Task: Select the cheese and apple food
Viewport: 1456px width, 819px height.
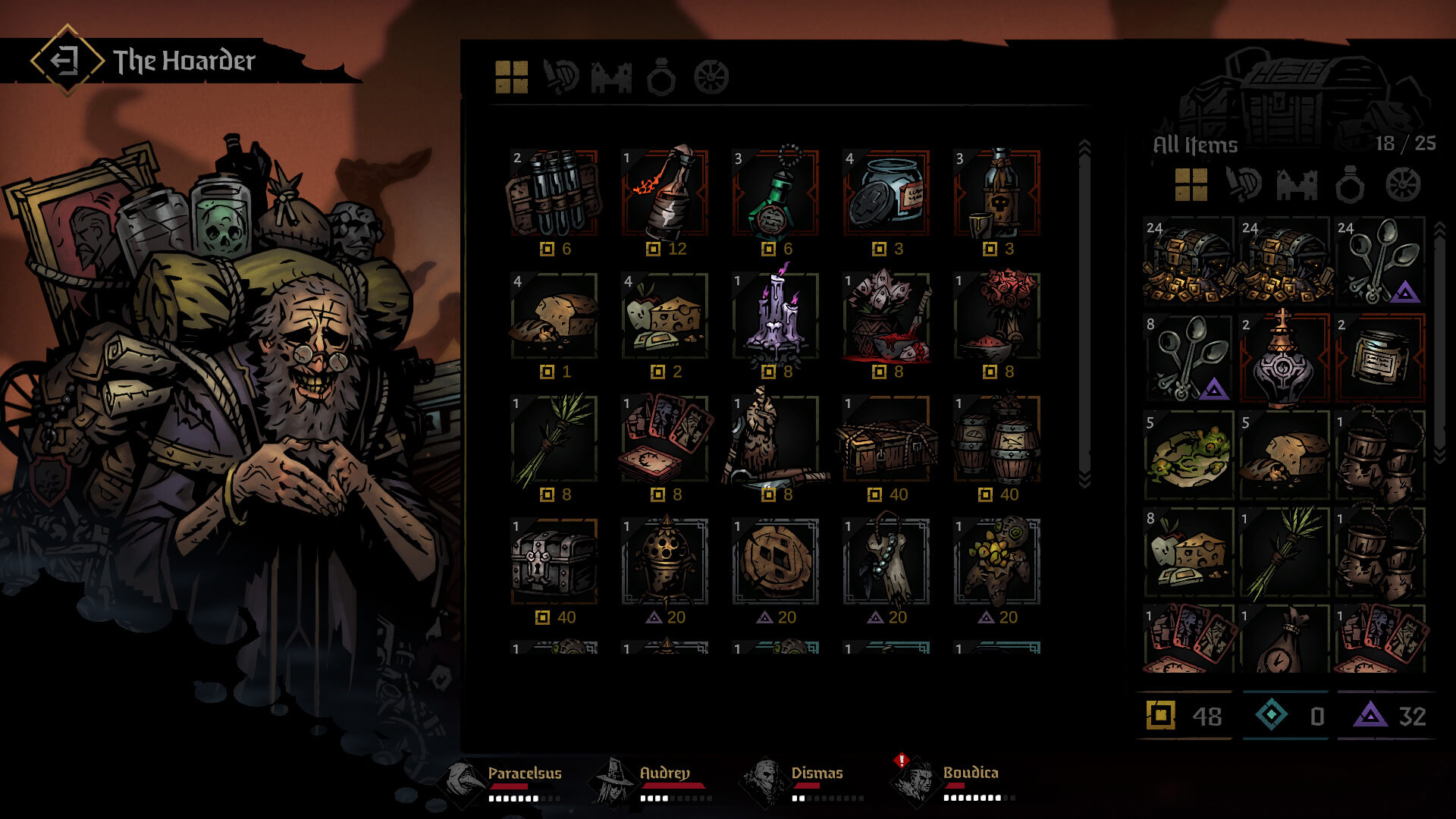Action: 665,316
